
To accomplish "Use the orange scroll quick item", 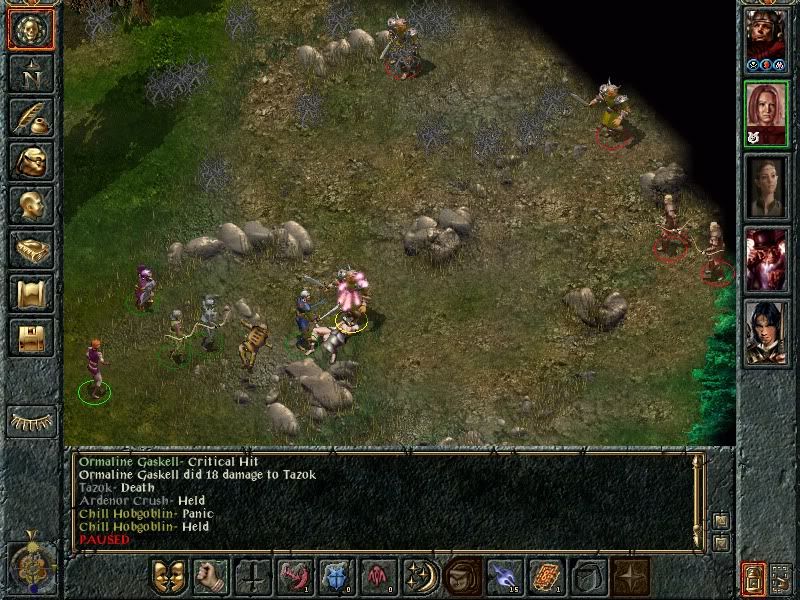I will [545, 577].
